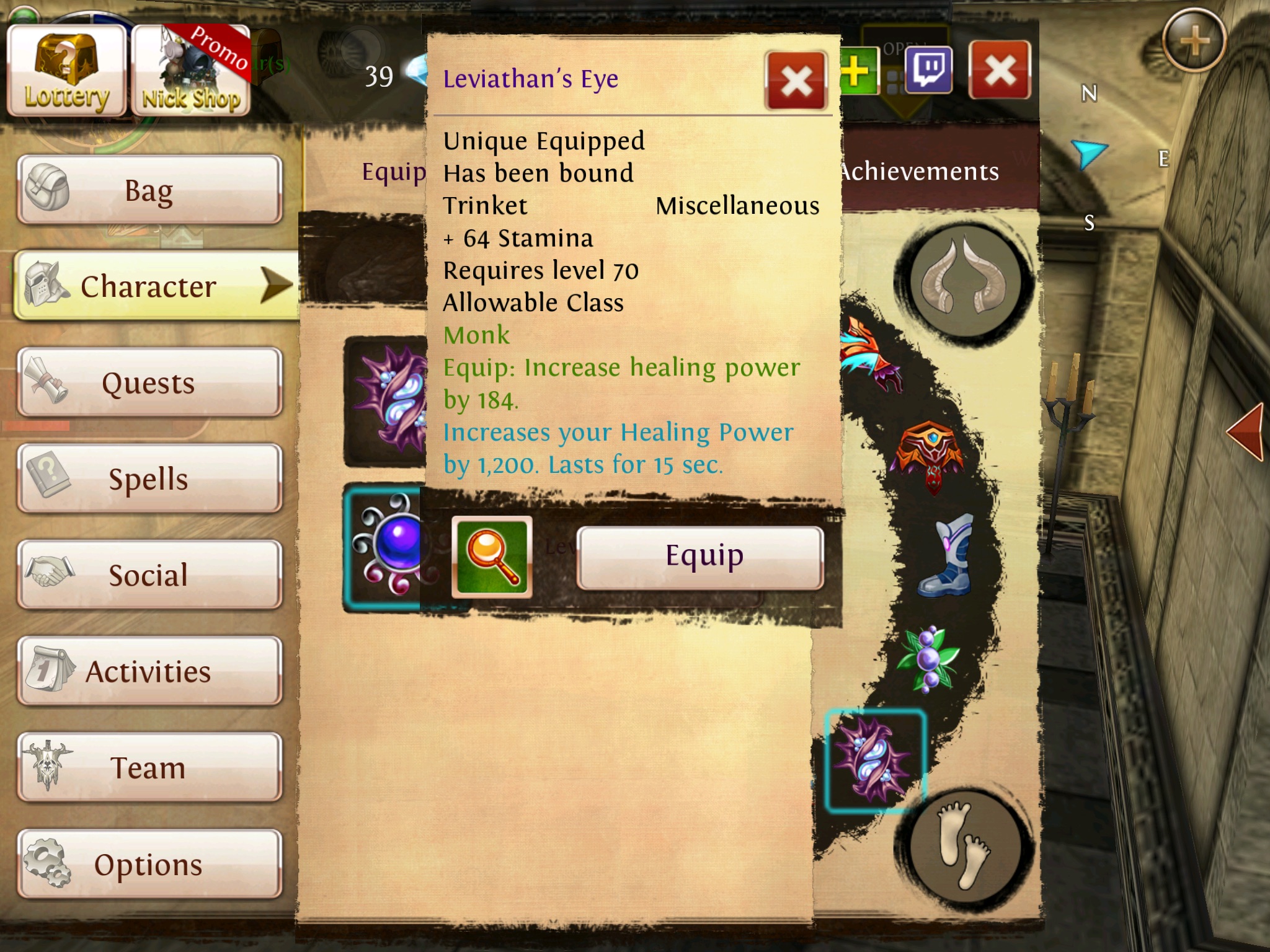
Task: Open the Bag menu
Action: coord(149,190)
